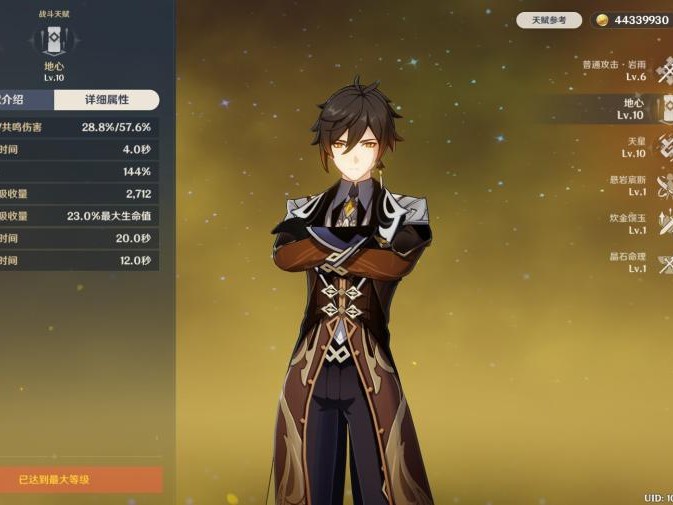The image size is (673, 505).
Task: Open the 天赋参考 talent reference button
Action: [549, 20]
